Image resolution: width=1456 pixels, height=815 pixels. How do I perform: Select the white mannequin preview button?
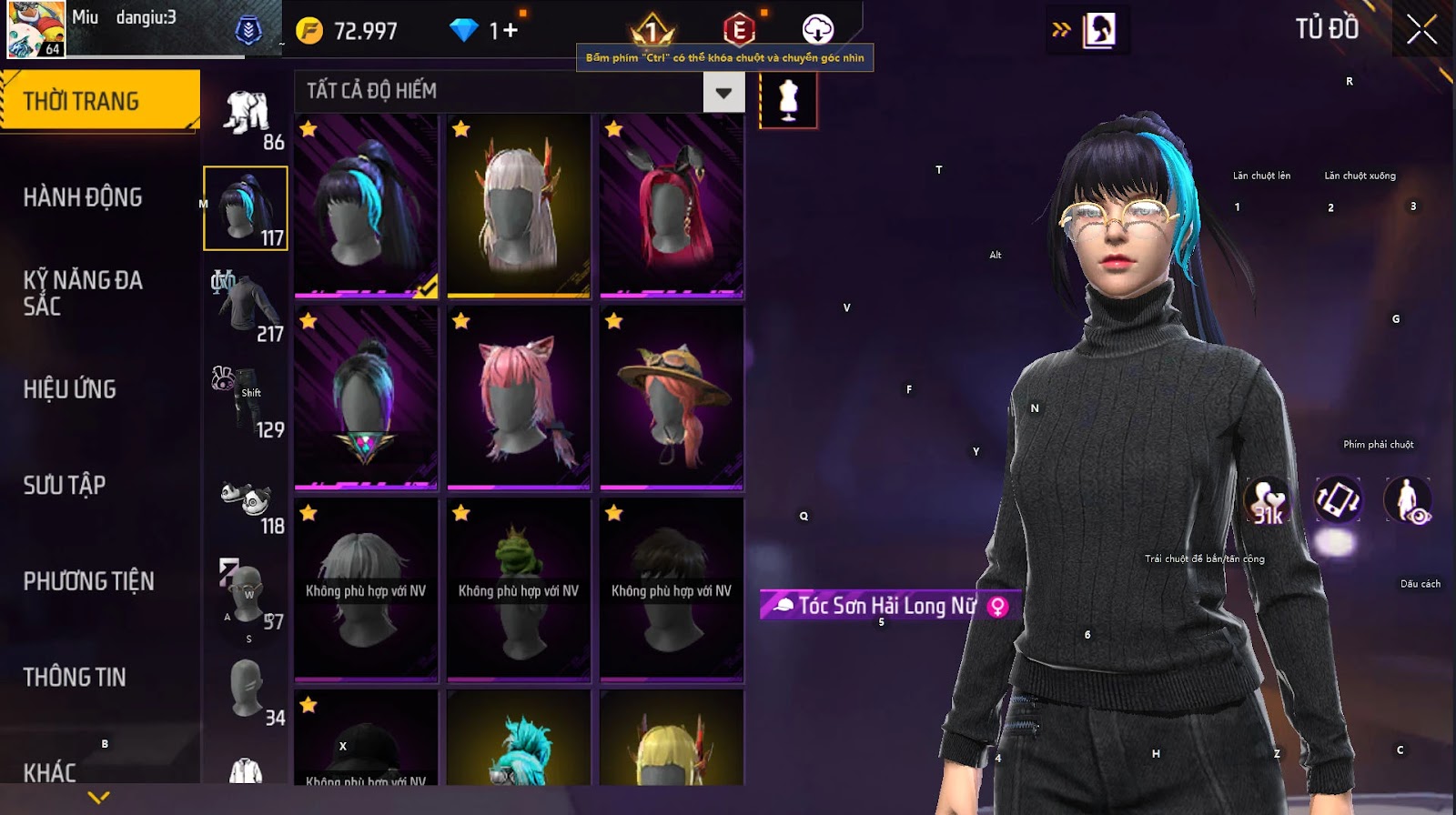tap(788, 100)
